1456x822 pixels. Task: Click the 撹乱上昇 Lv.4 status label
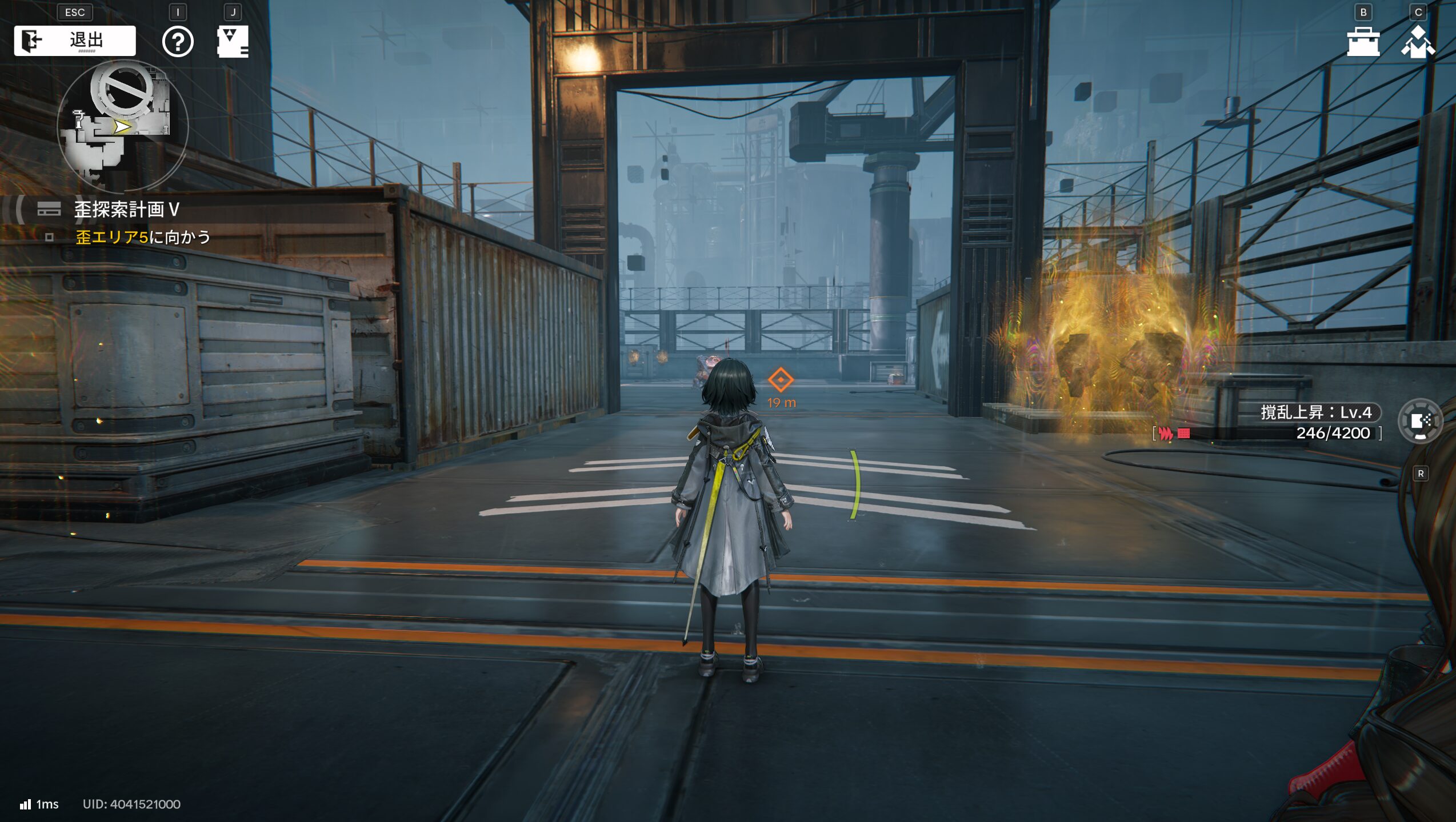pos(1315,412)
